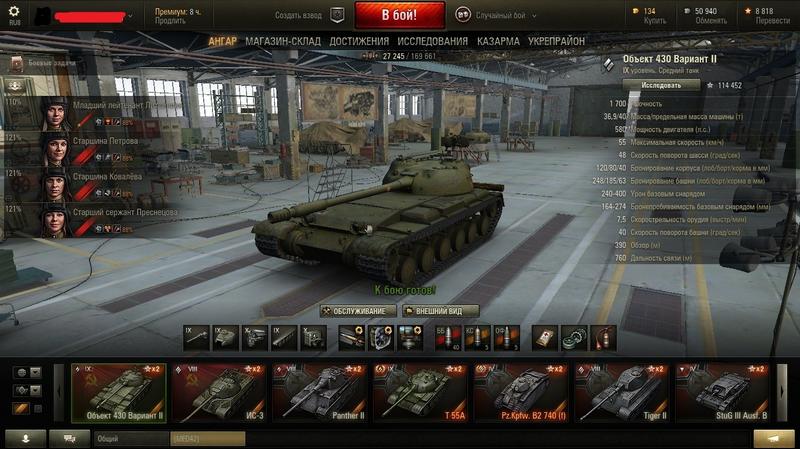Go to the Исследования tab

pos(432,41)
